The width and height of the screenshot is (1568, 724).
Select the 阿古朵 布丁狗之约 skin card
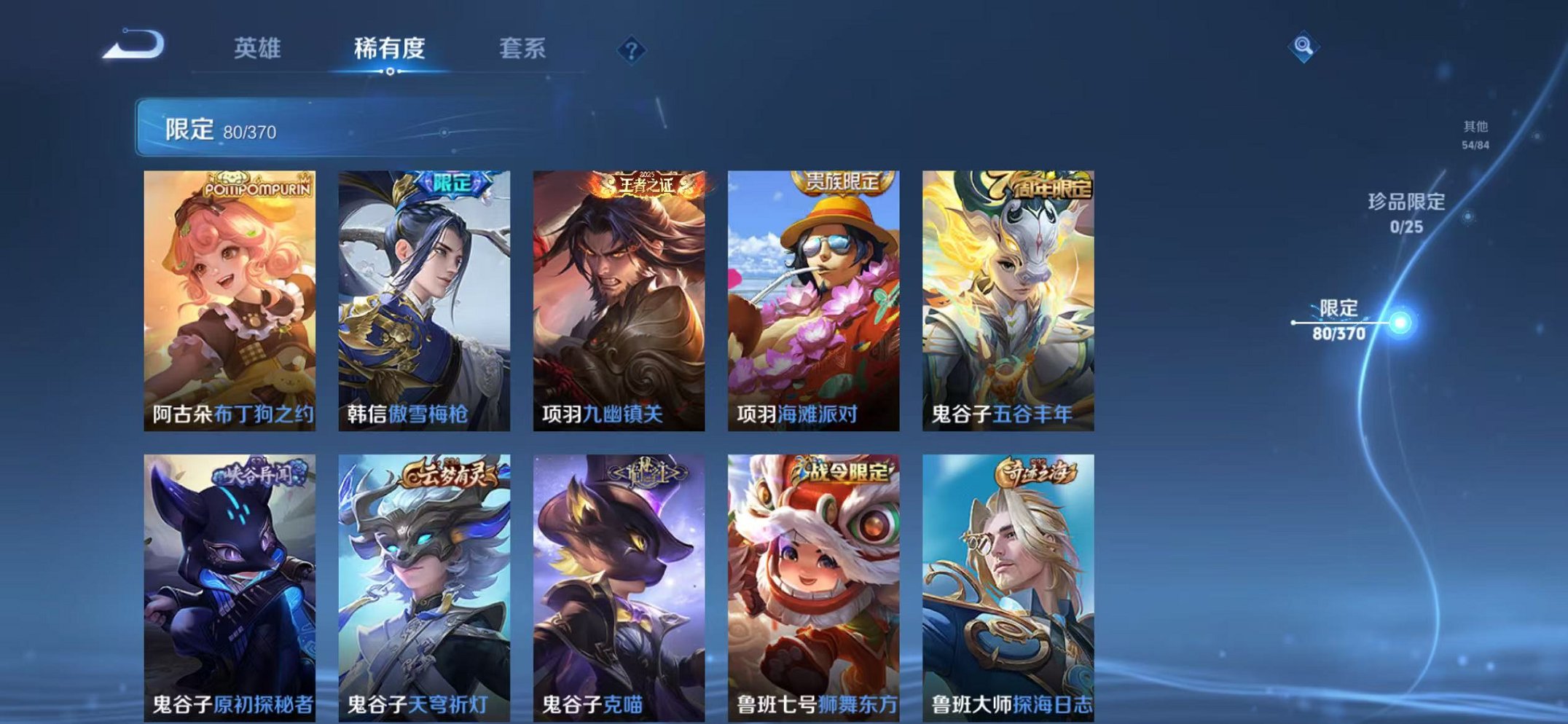click(230, 295)
